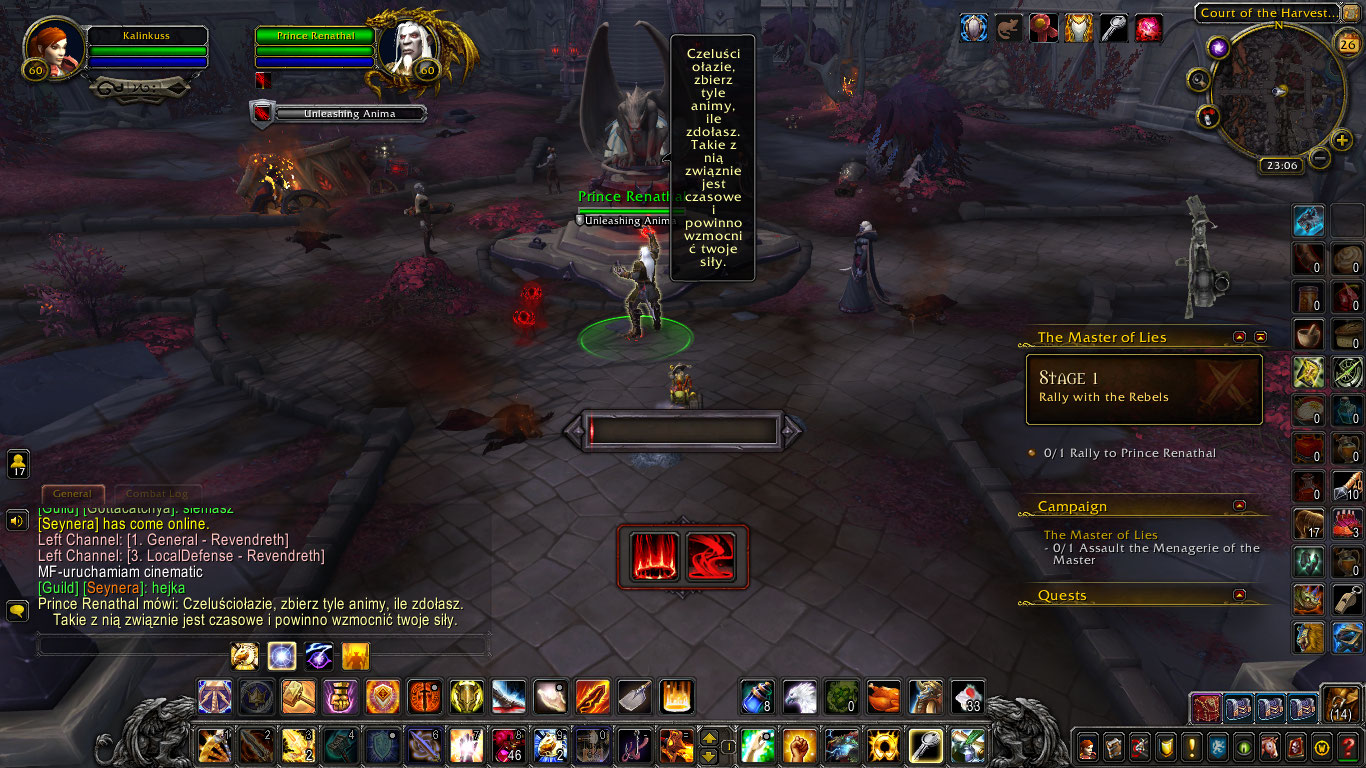Open the Guild & Communities panel

click(1216, 747)
